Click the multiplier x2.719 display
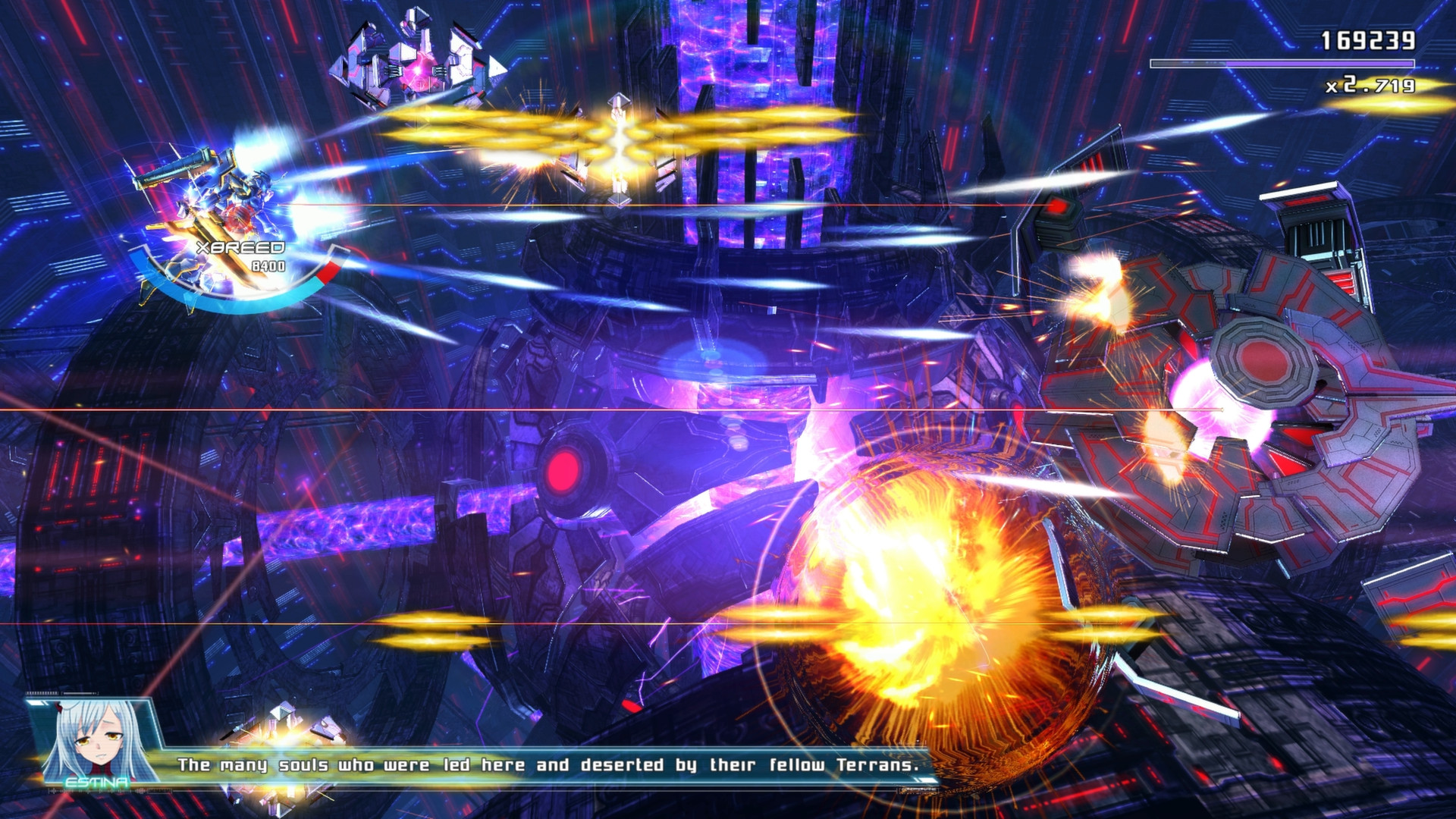The height and width of the screenshot is (819, 1456). 1369,86
